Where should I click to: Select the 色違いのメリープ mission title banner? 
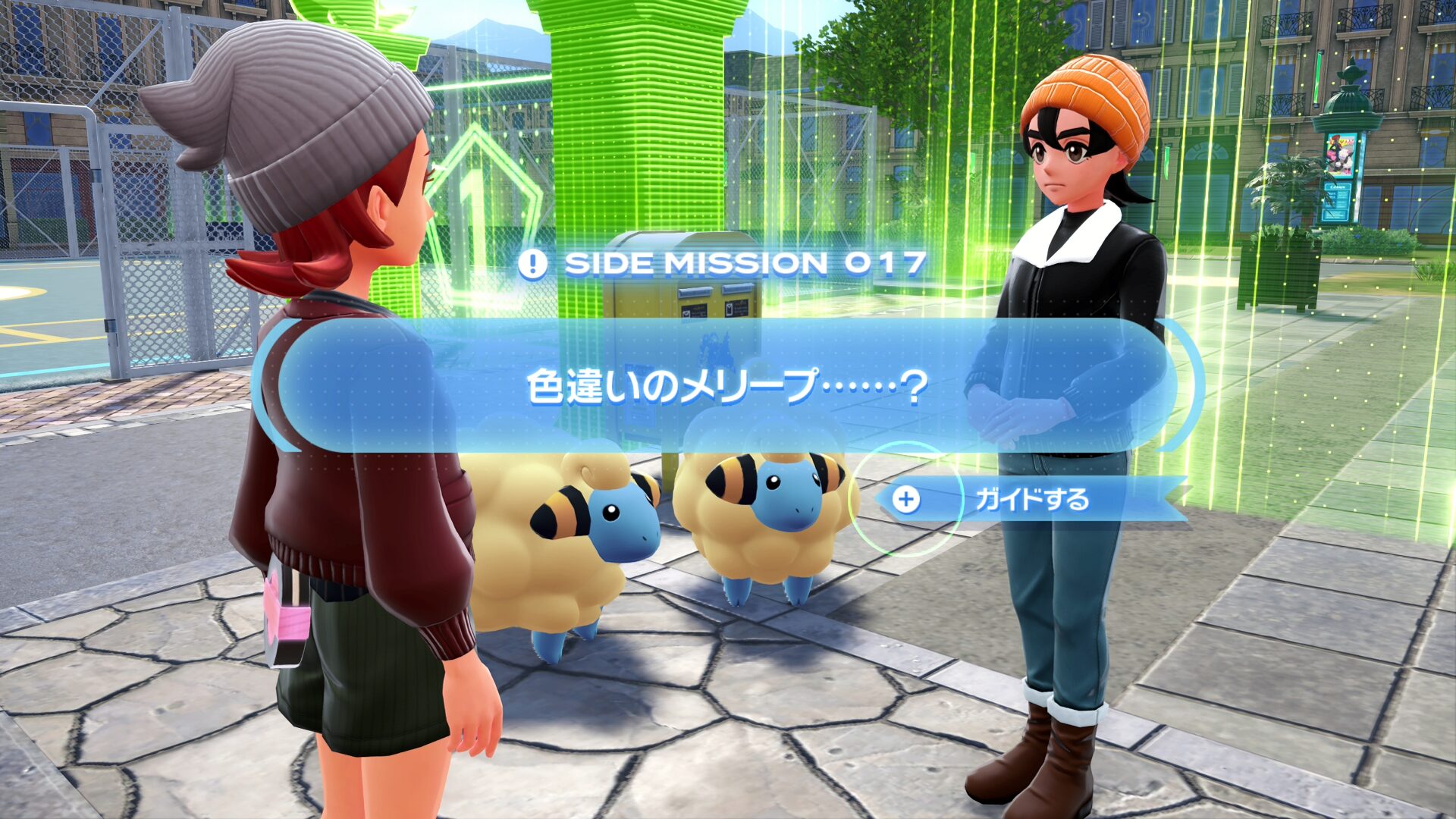pyautogui.click(x=726, y=386)
